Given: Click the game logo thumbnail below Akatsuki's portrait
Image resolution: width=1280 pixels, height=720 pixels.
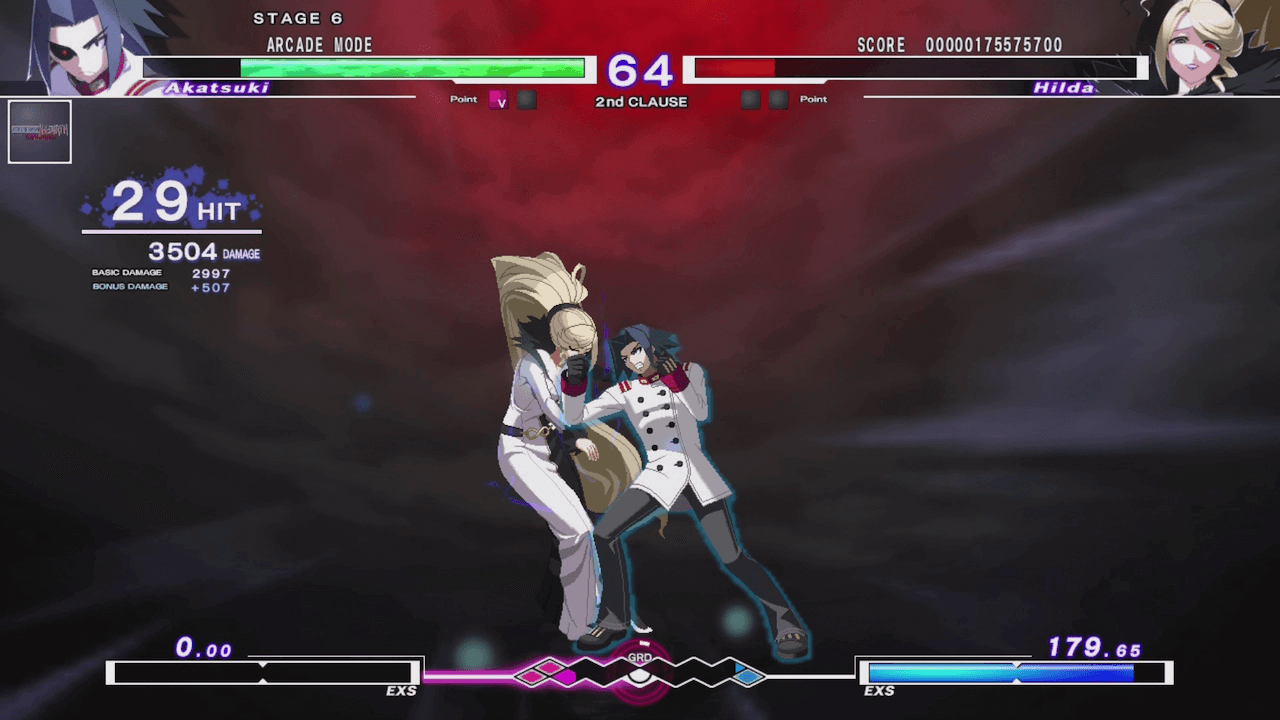Looking at the screenshot, I should tap(40, 131).
